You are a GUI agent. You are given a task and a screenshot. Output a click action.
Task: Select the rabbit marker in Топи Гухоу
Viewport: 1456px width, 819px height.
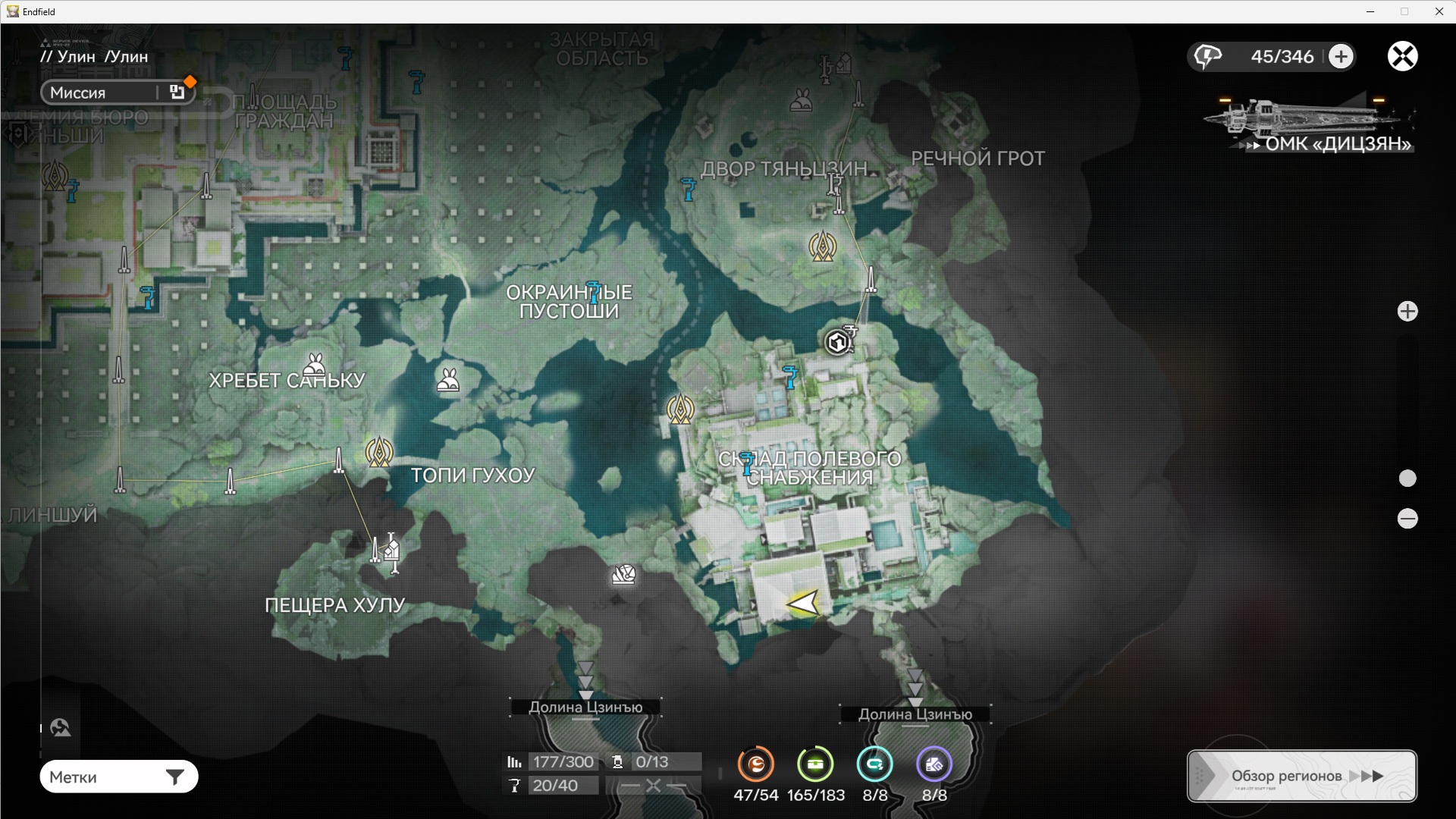click(x=448, y=379)
